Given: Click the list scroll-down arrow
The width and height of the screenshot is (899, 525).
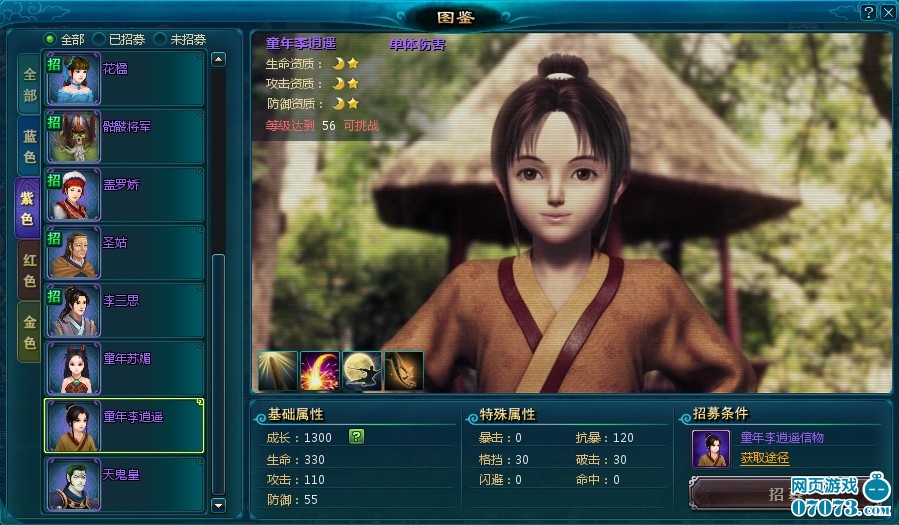Looking at the screenshot, I should pos(219,506).
